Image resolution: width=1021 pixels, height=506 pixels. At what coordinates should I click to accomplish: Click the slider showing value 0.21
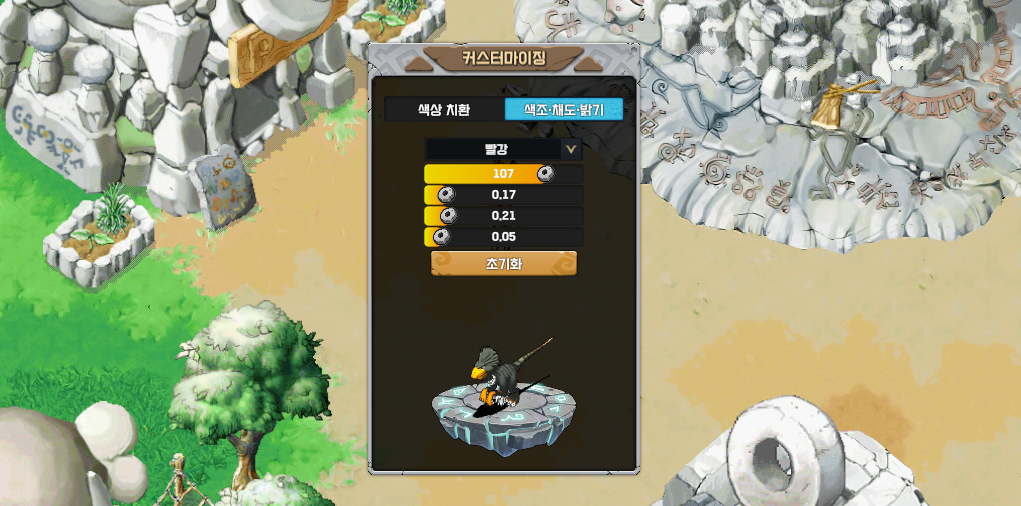point(503,216)
